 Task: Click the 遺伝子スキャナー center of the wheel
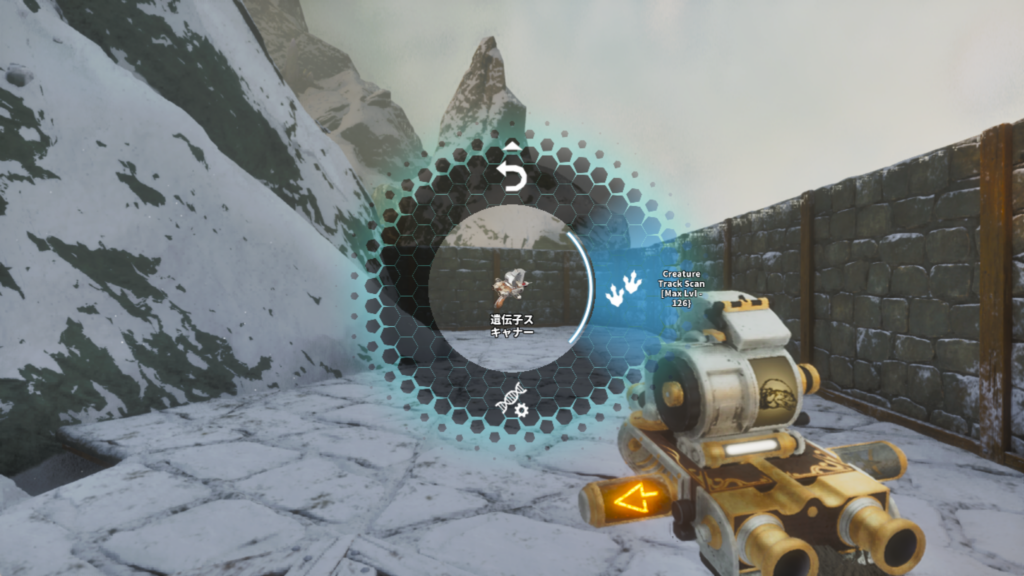click(x=511, y=290)
